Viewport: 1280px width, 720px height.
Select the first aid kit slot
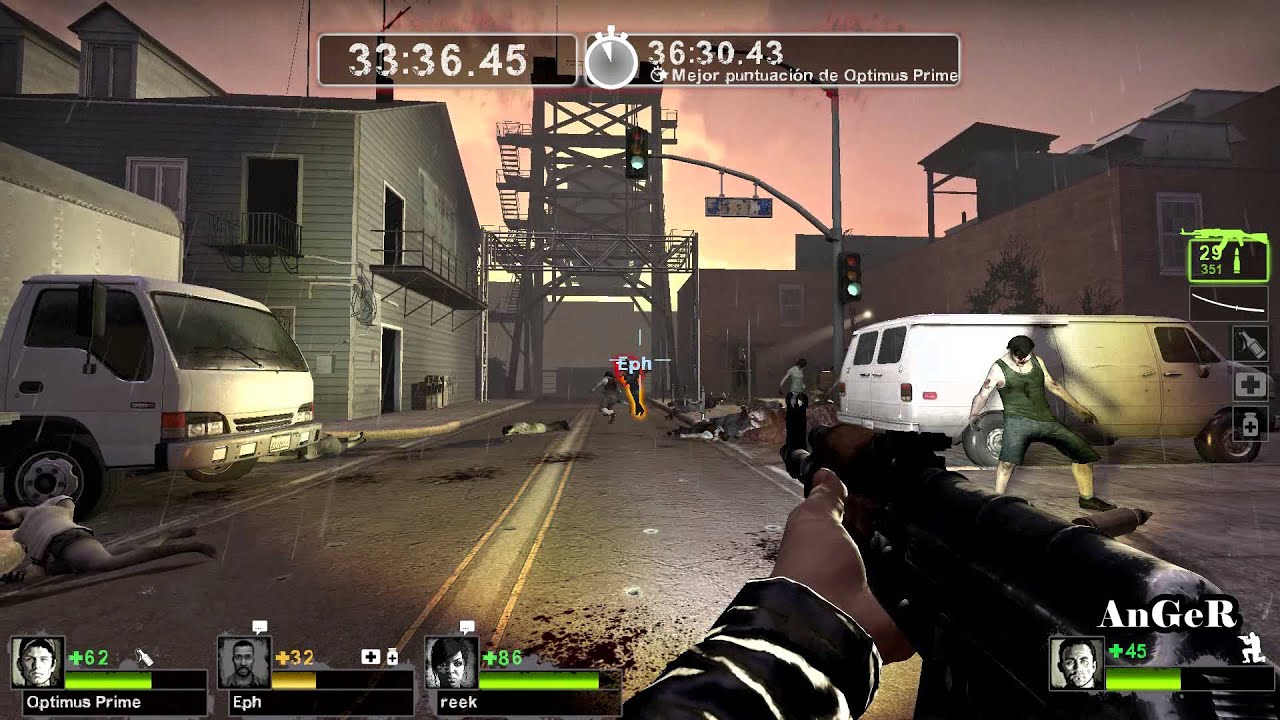pos(1249,383)
